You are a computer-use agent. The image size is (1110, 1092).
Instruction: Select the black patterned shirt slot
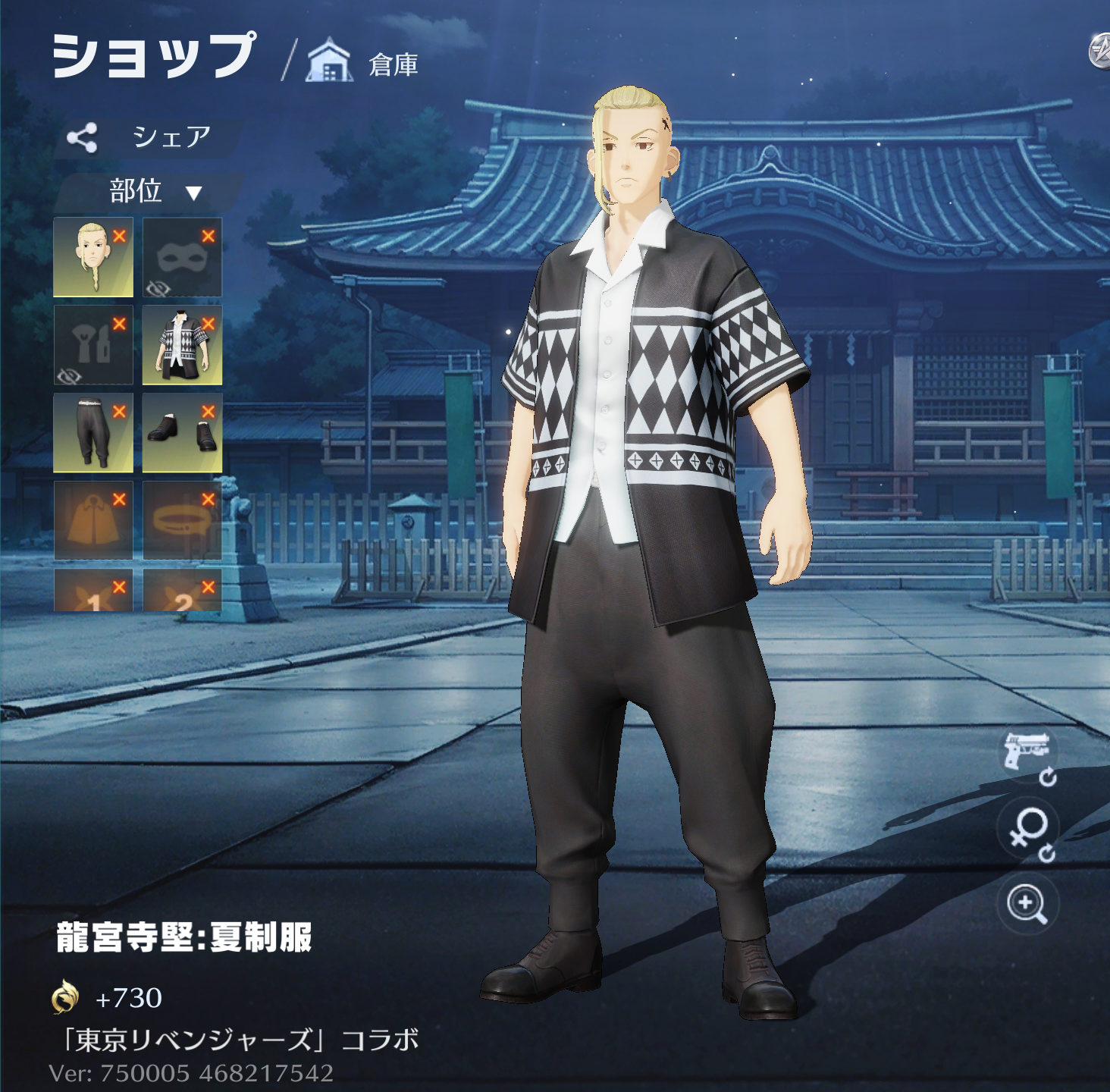182,346
